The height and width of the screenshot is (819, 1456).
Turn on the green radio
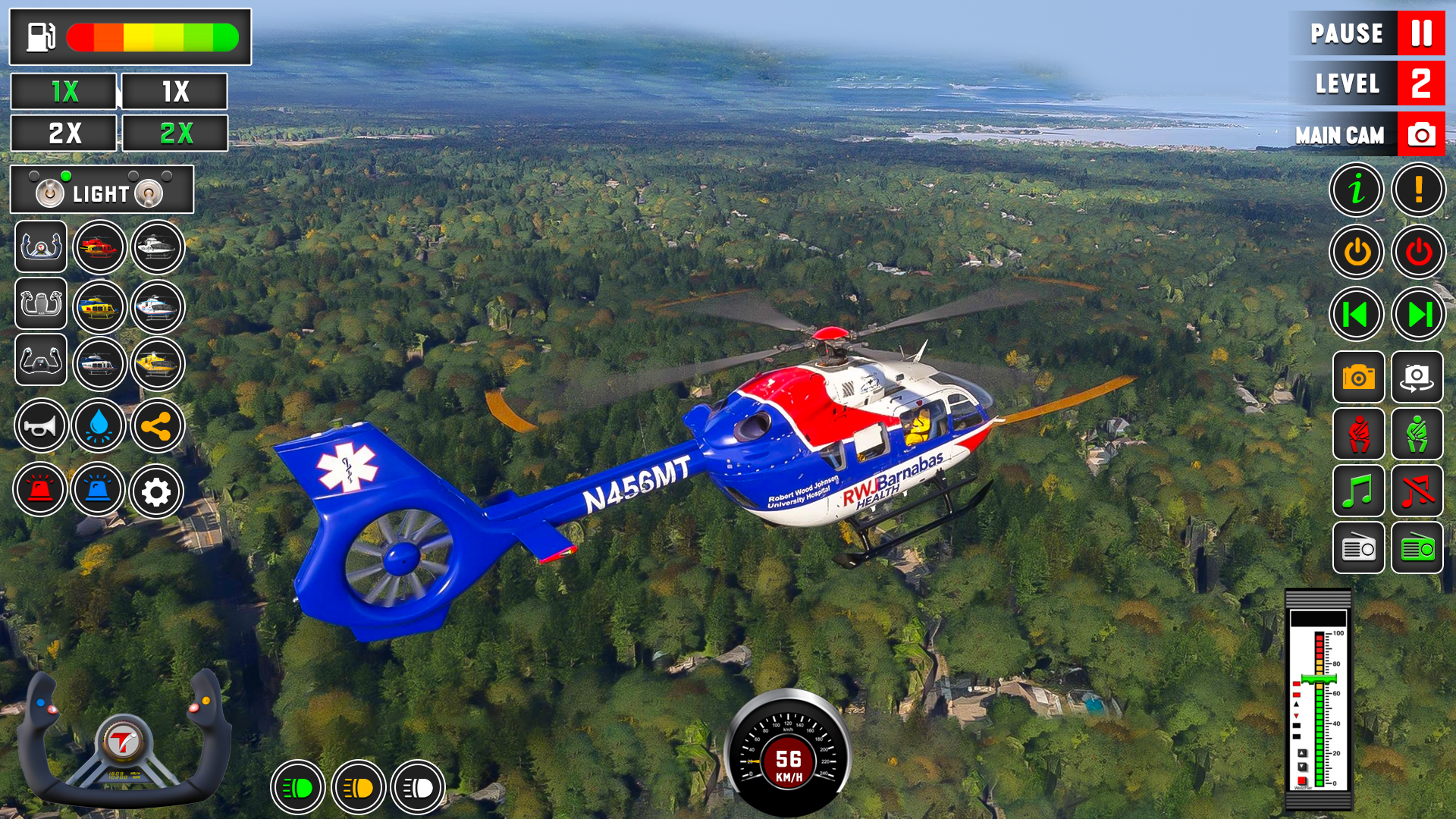(x=1418, y=549)
